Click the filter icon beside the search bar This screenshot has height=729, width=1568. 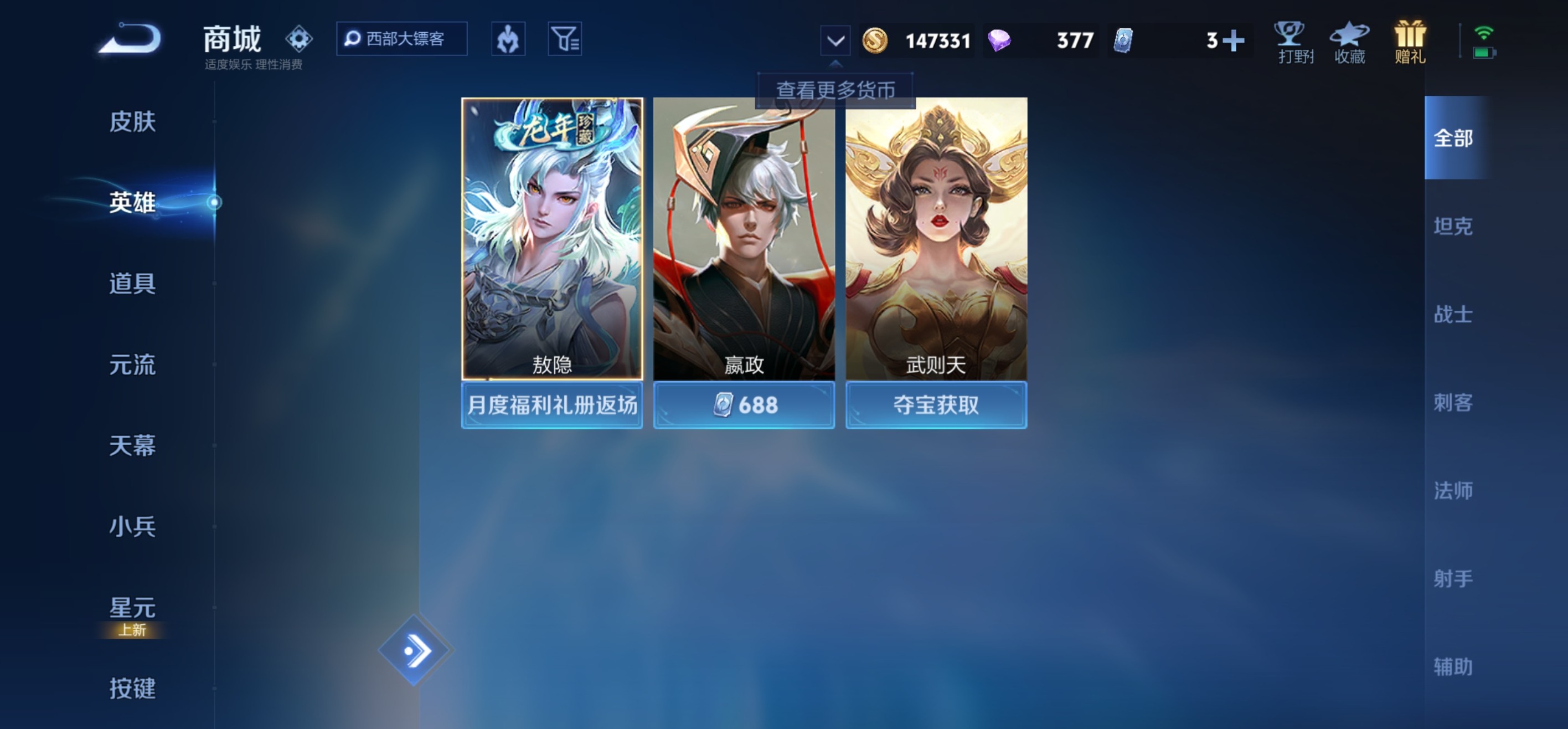click(566, 38)
